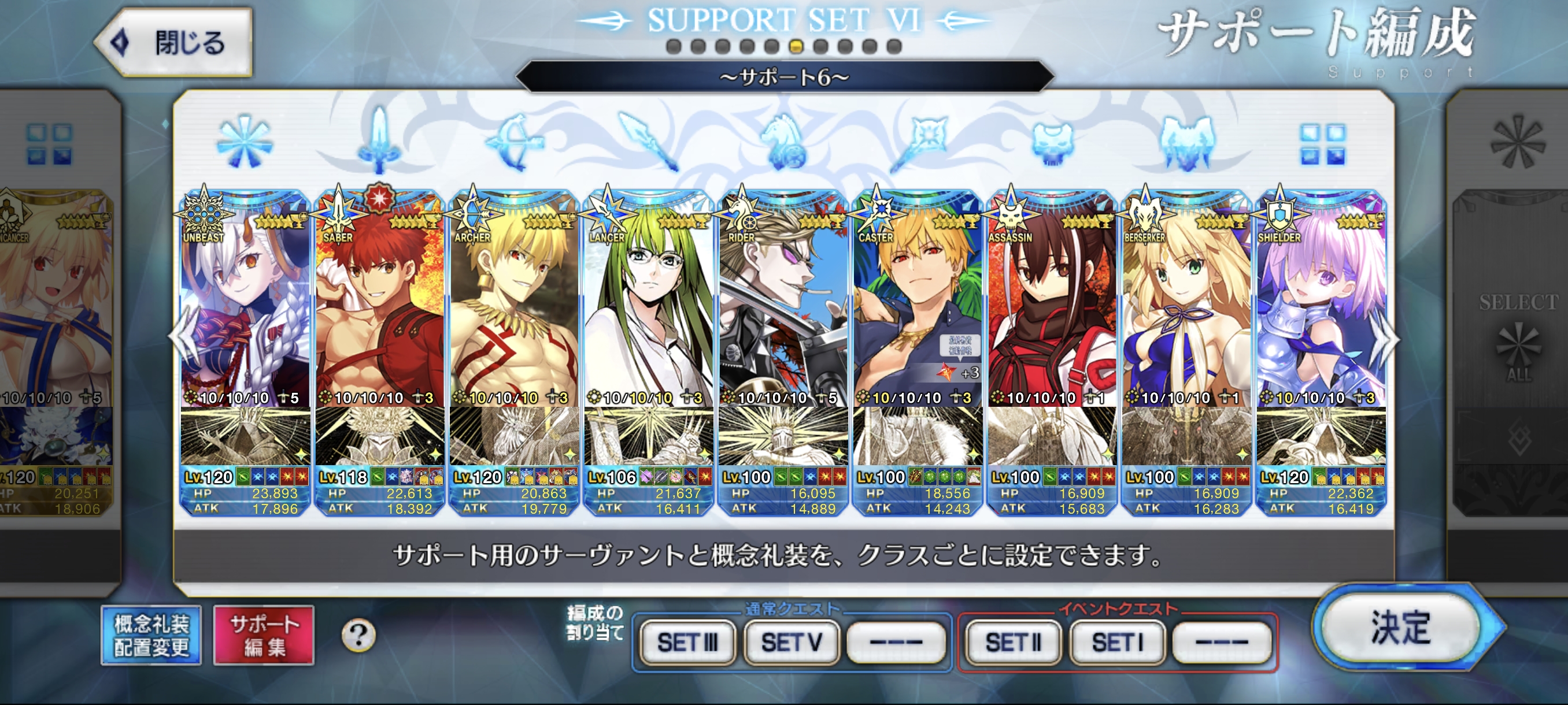Open 概念礼装 配置変更 craft essence placement

tap(151, 635)
